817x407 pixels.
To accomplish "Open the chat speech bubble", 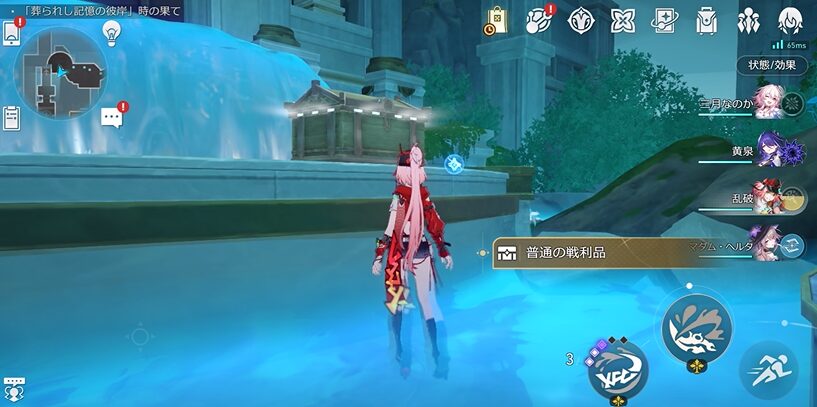I will point(112,118).
